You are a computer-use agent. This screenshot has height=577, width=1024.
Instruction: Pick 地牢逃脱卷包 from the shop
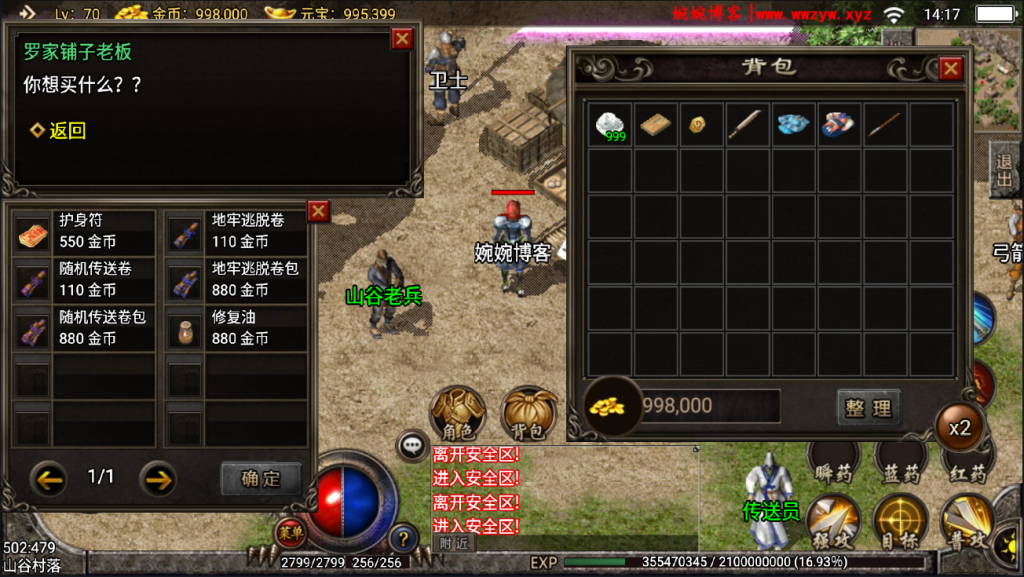pyautogui.click(x=237, y=279)
